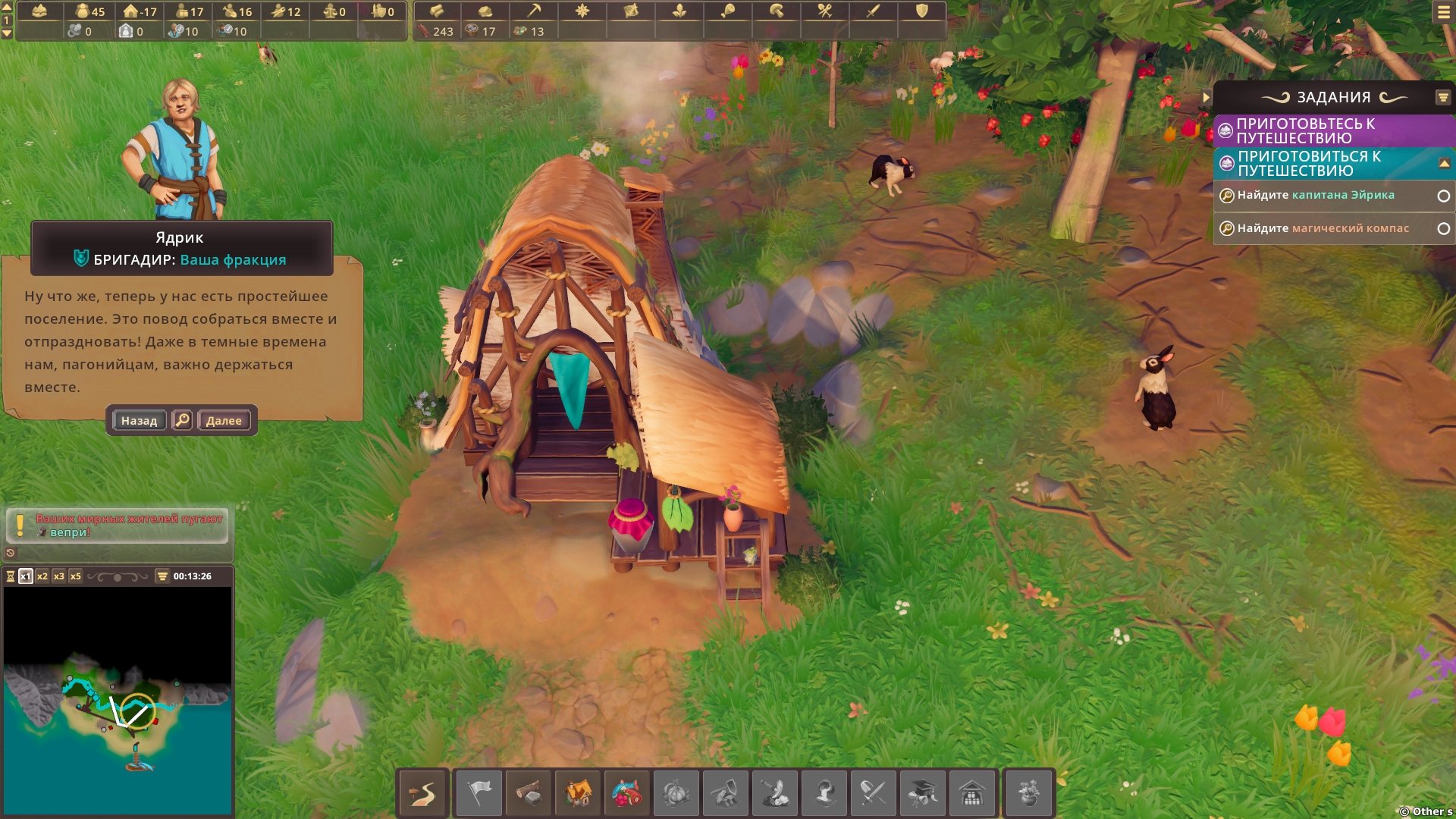Set game speed to x3
The height and width of the screenshot is (819, 1456).
click(x=59, y=576)
